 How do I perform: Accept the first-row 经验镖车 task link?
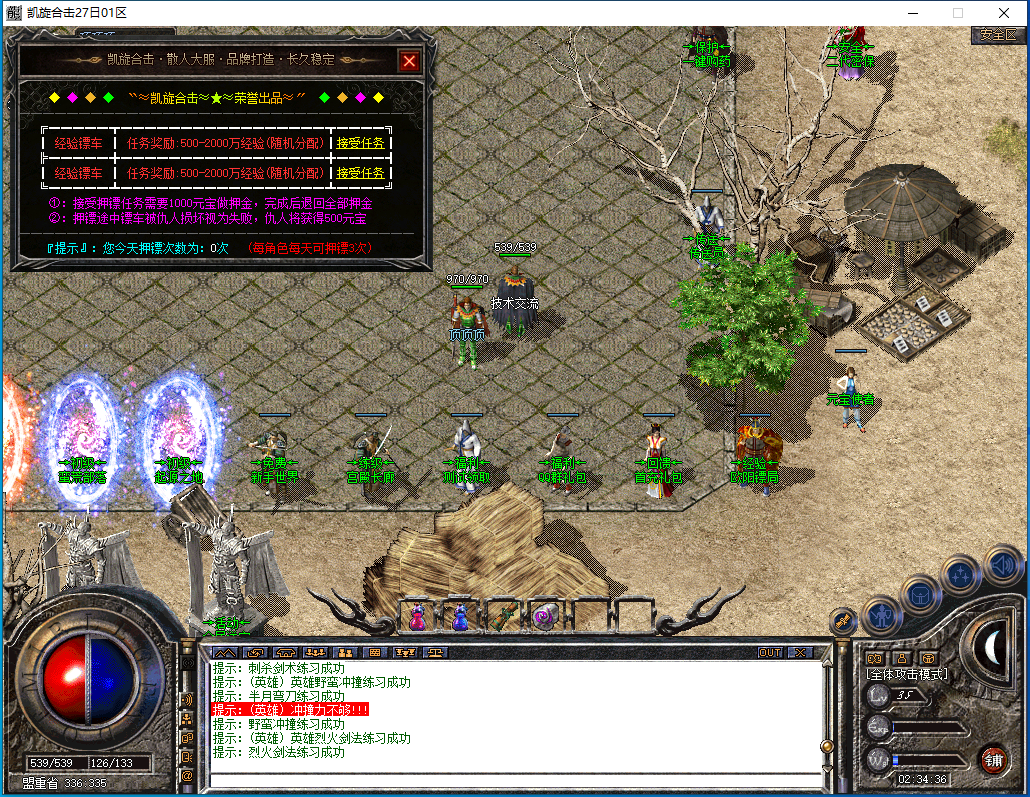[360, 143]
